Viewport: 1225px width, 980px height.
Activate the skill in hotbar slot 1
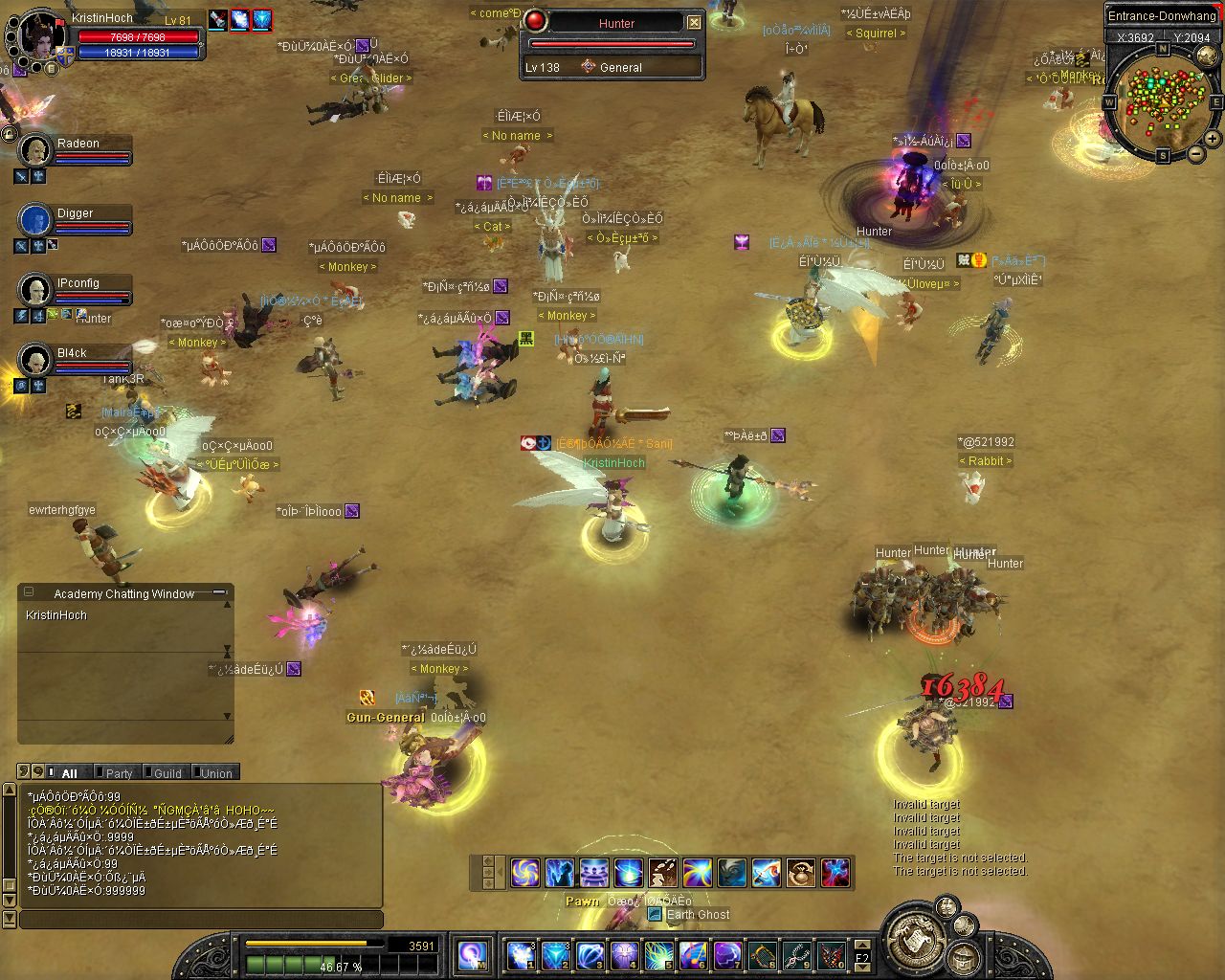(520, 955)
